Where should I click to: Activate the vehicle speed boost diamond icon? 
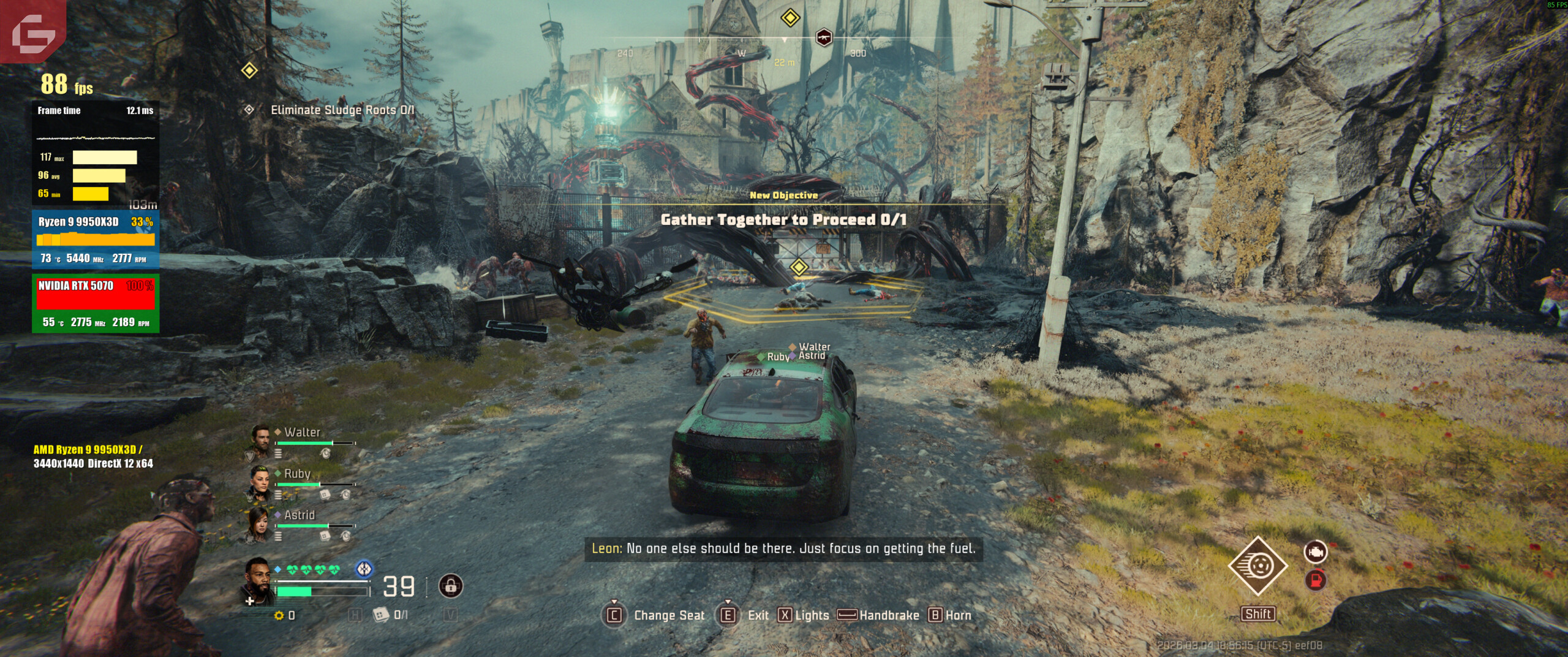tap(1257, 566)
